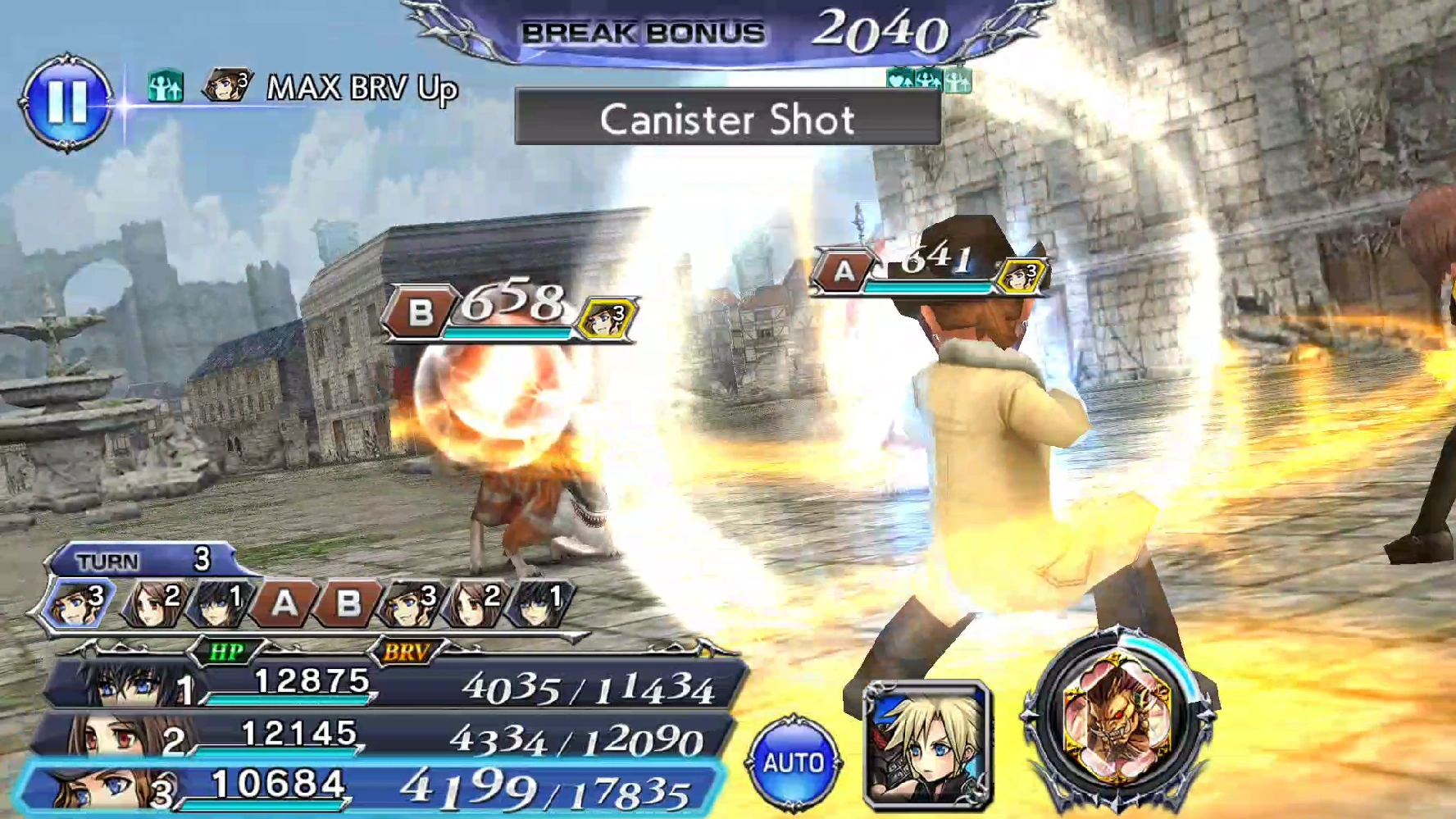The width and height of the screenshot is (1456, 819).
Task: Select party member 2 status row
Action: point(385,736)
